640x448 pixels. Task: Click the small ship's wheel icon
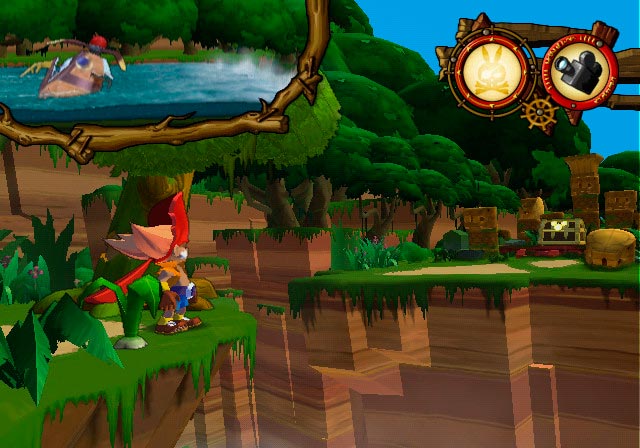coord(538,112)
